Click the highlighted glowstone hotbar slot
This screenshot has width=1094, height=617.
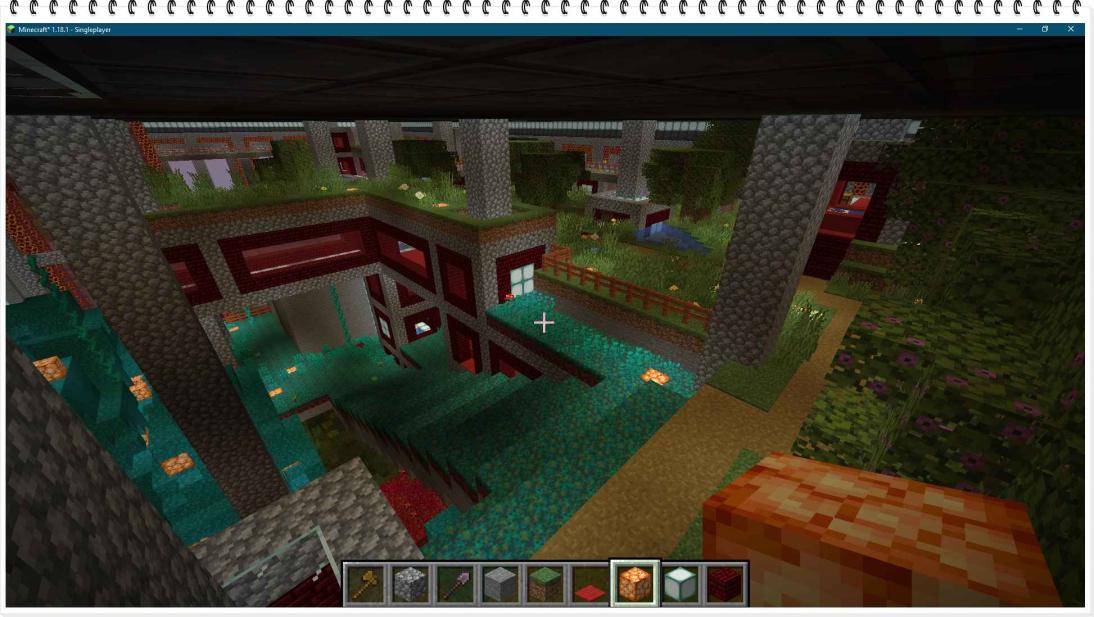634,584
